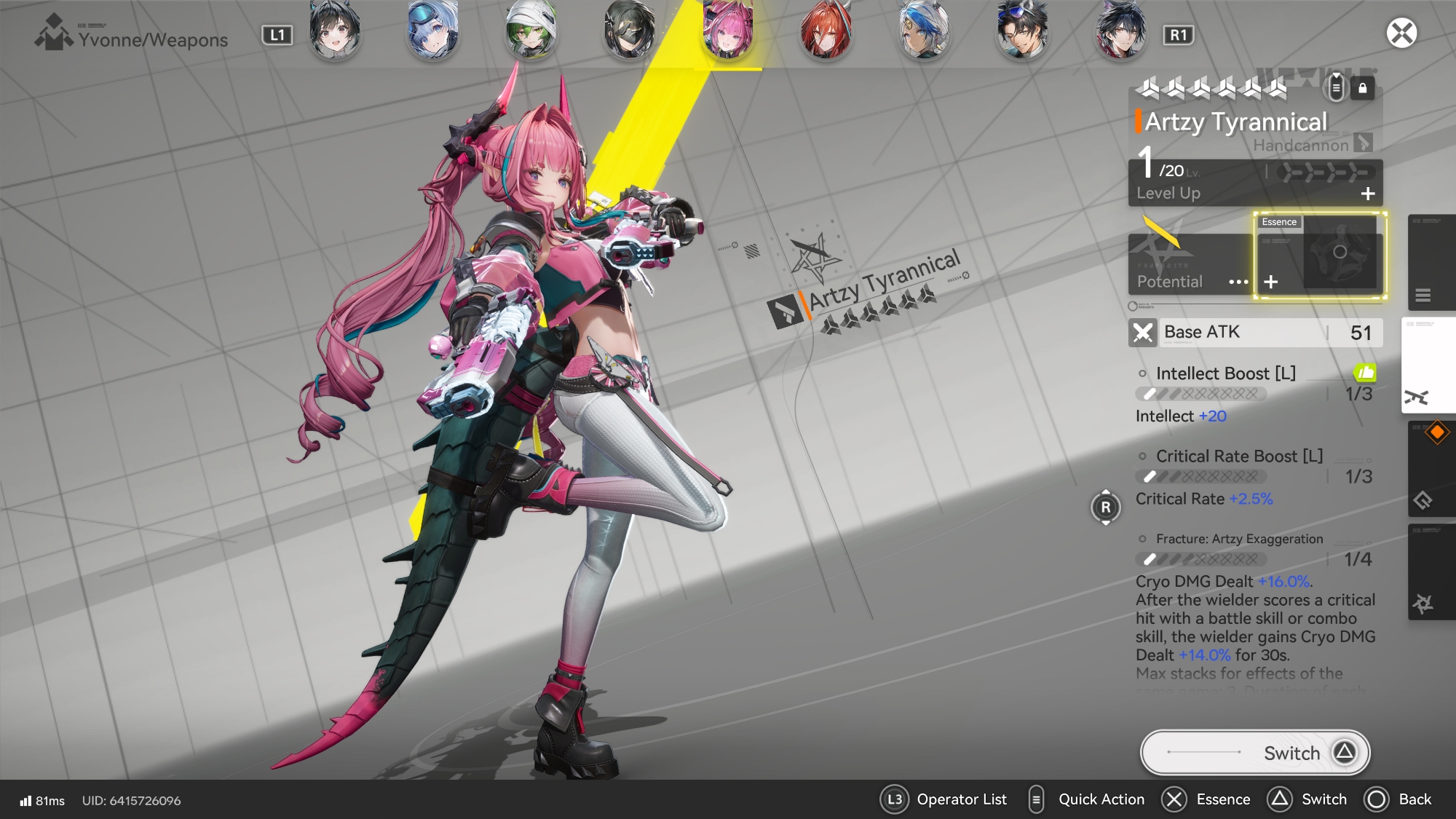Select the pink-haired Yvonne portrait

tap(727, 31)
